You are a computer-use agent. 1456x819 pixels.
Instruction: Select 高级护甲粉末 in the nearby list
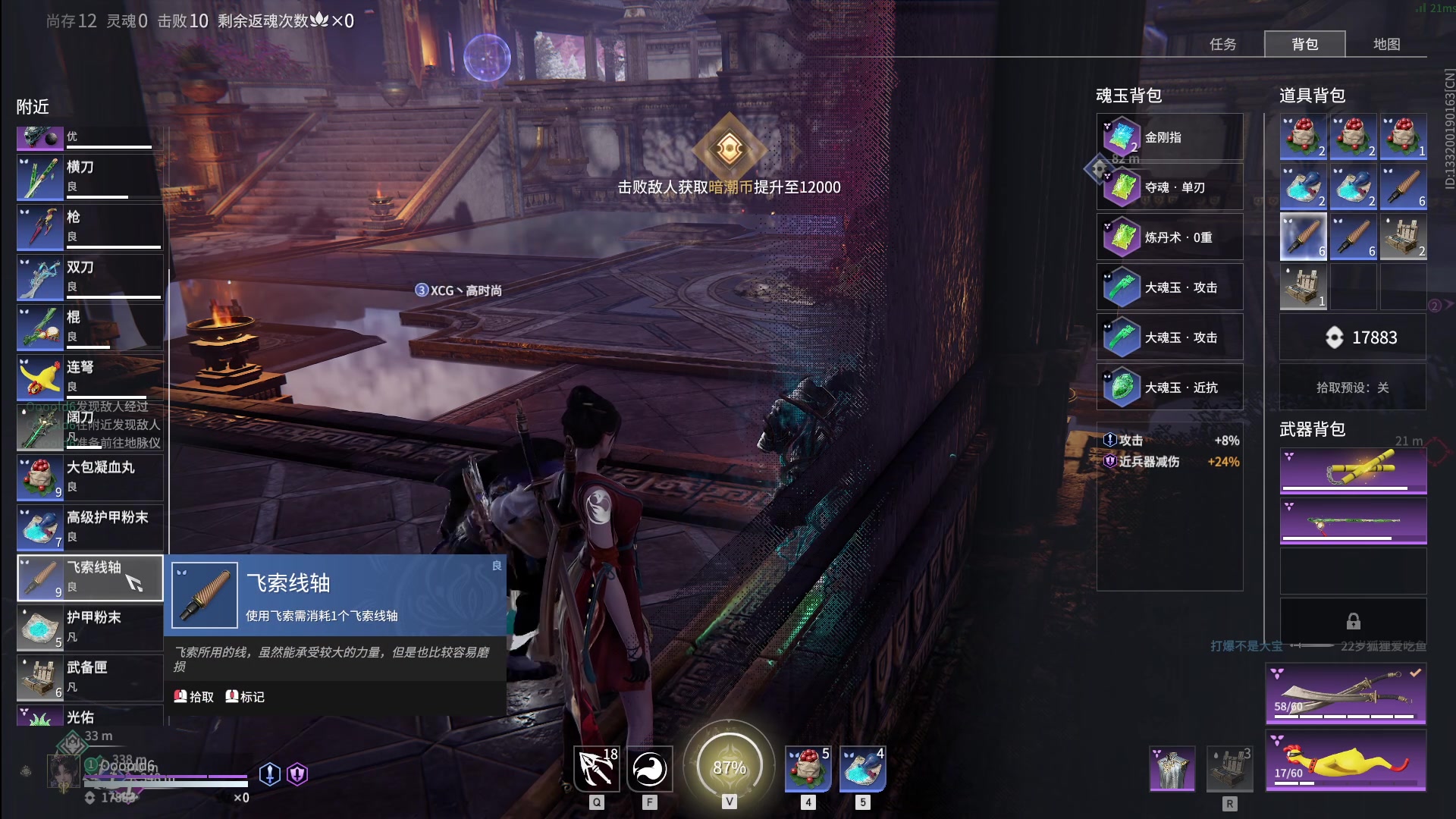89,527
